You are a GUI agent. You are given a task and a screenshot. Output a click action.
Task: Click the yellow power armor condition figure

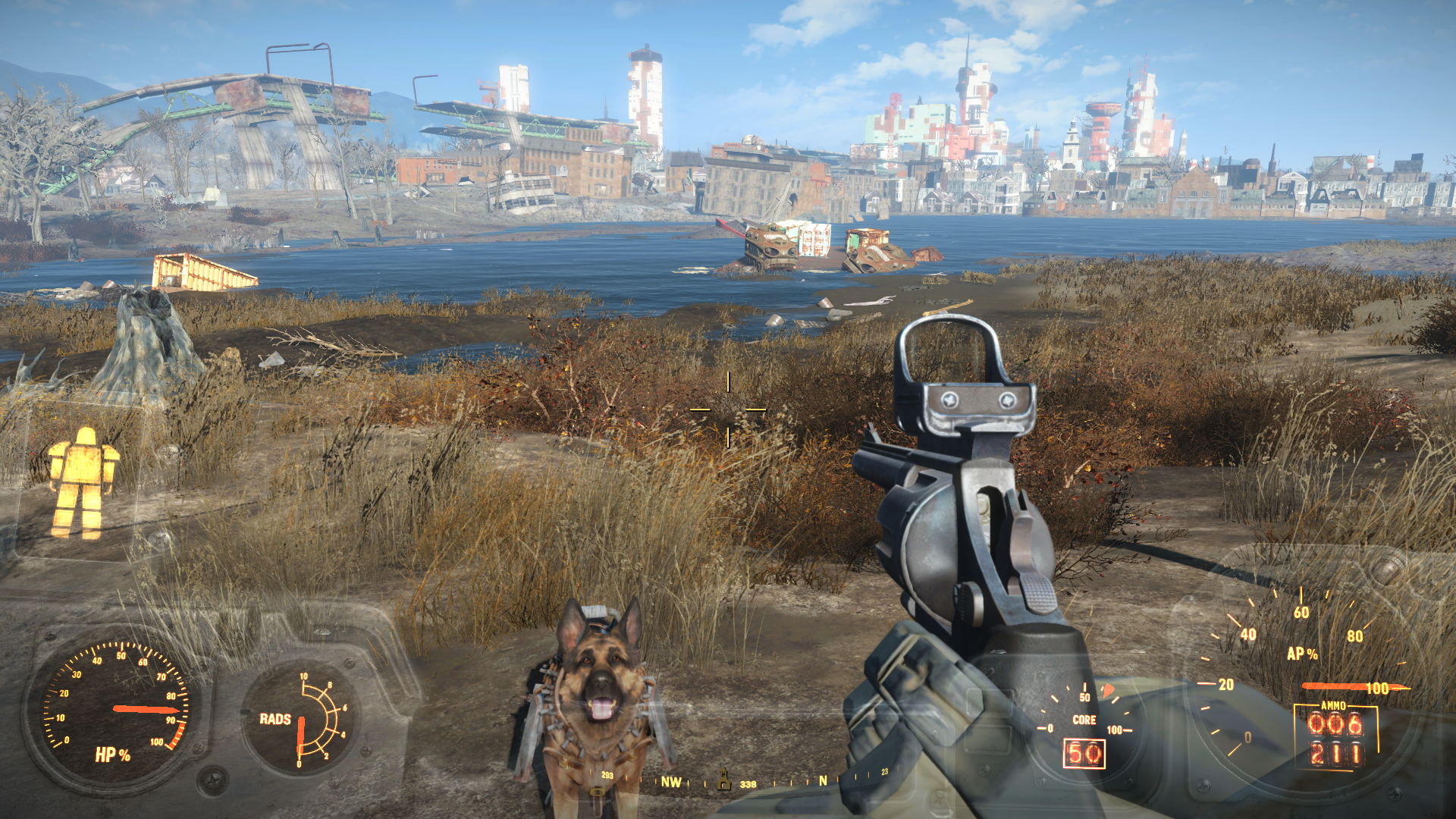click(x=83, y=482)
